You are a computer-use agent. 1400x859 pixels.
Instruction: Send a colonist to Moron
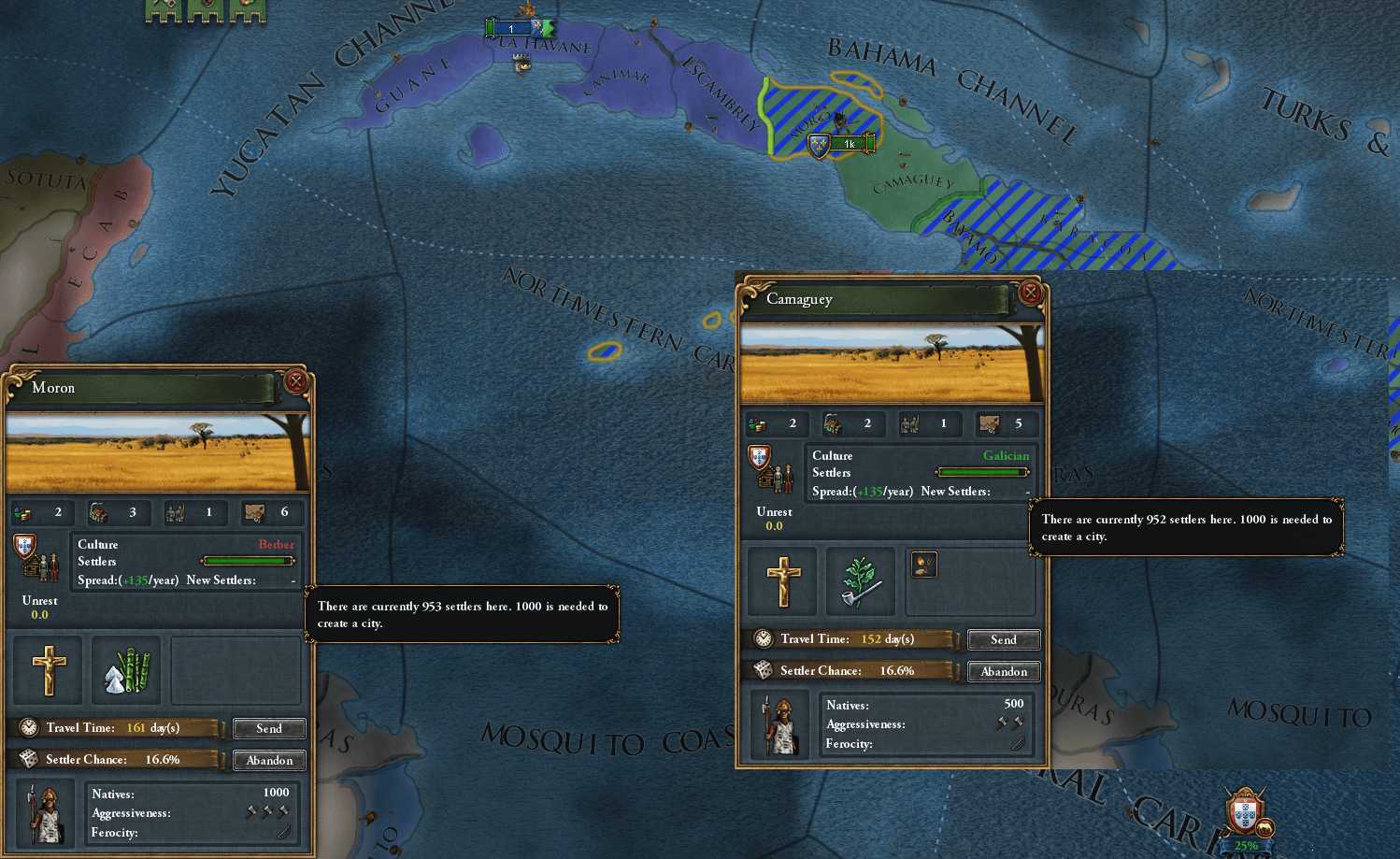268,728
